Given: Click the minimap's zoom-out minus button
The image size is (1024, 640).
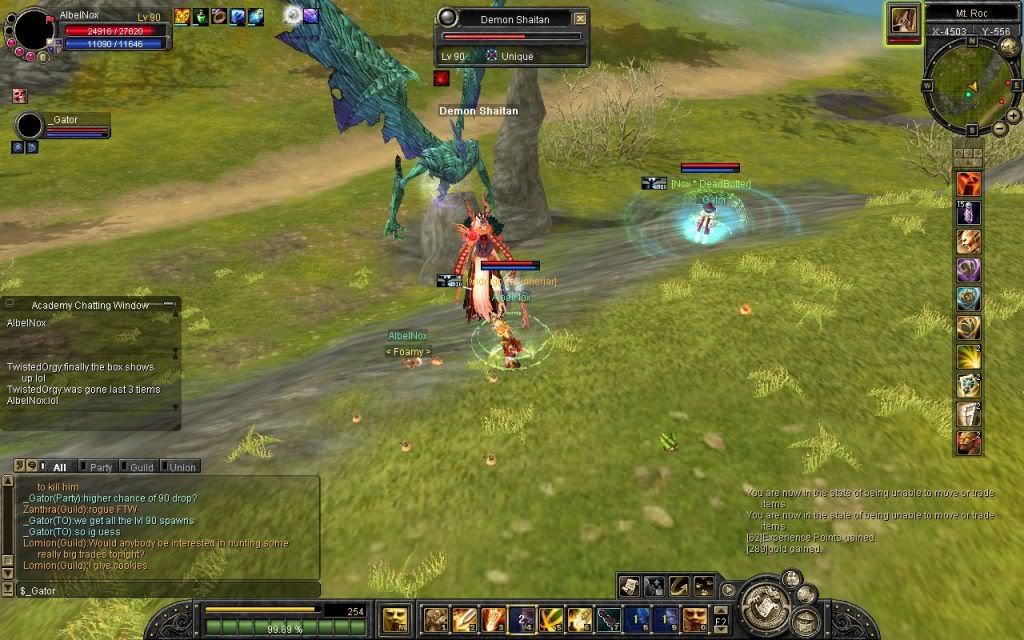Looking at the screenshot, I should pos(1000,128).
